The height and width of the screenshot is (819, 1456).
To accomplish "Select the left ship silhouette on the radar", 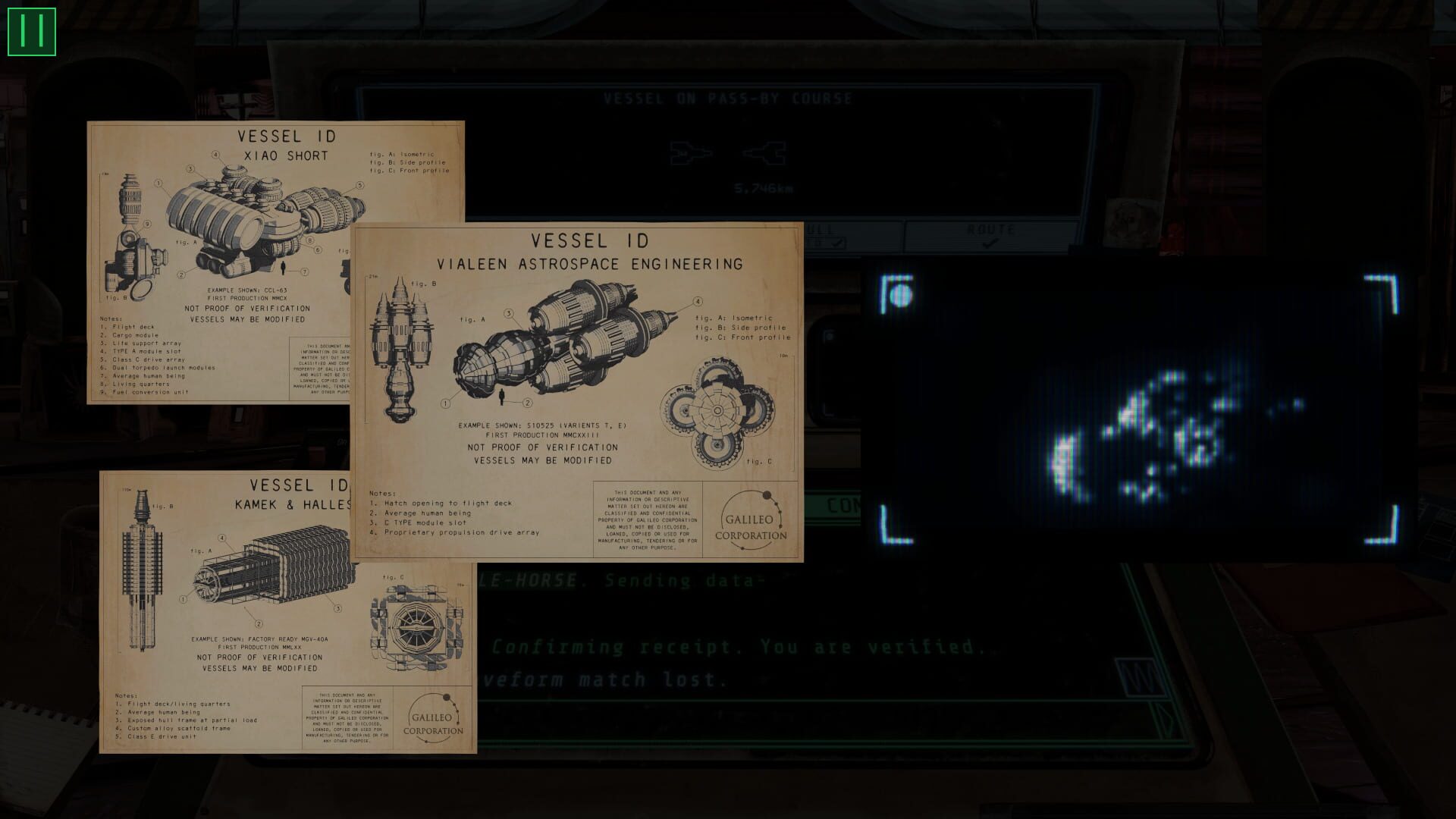I will point(690,152).
